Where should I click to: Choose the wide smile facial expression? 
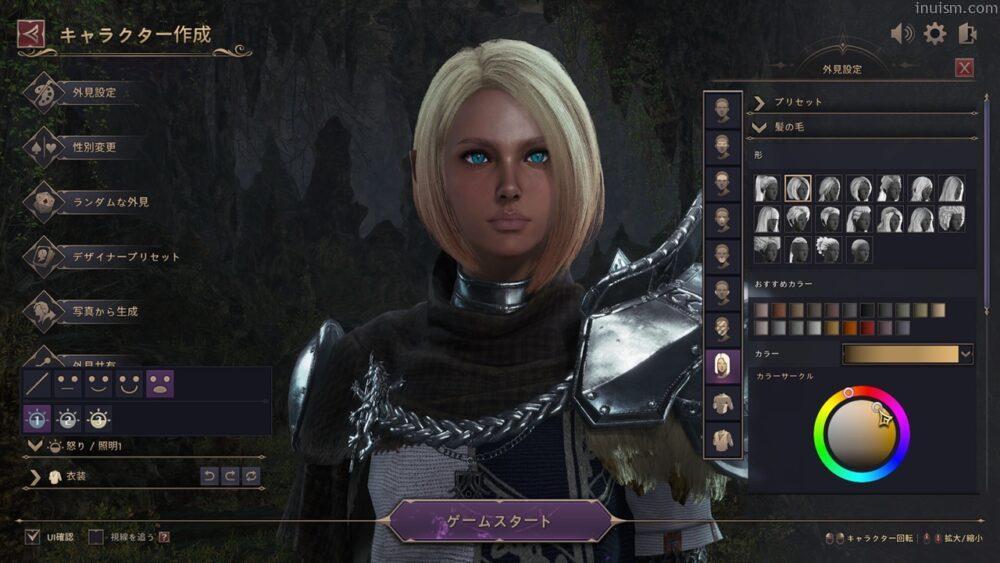(129, 383)
